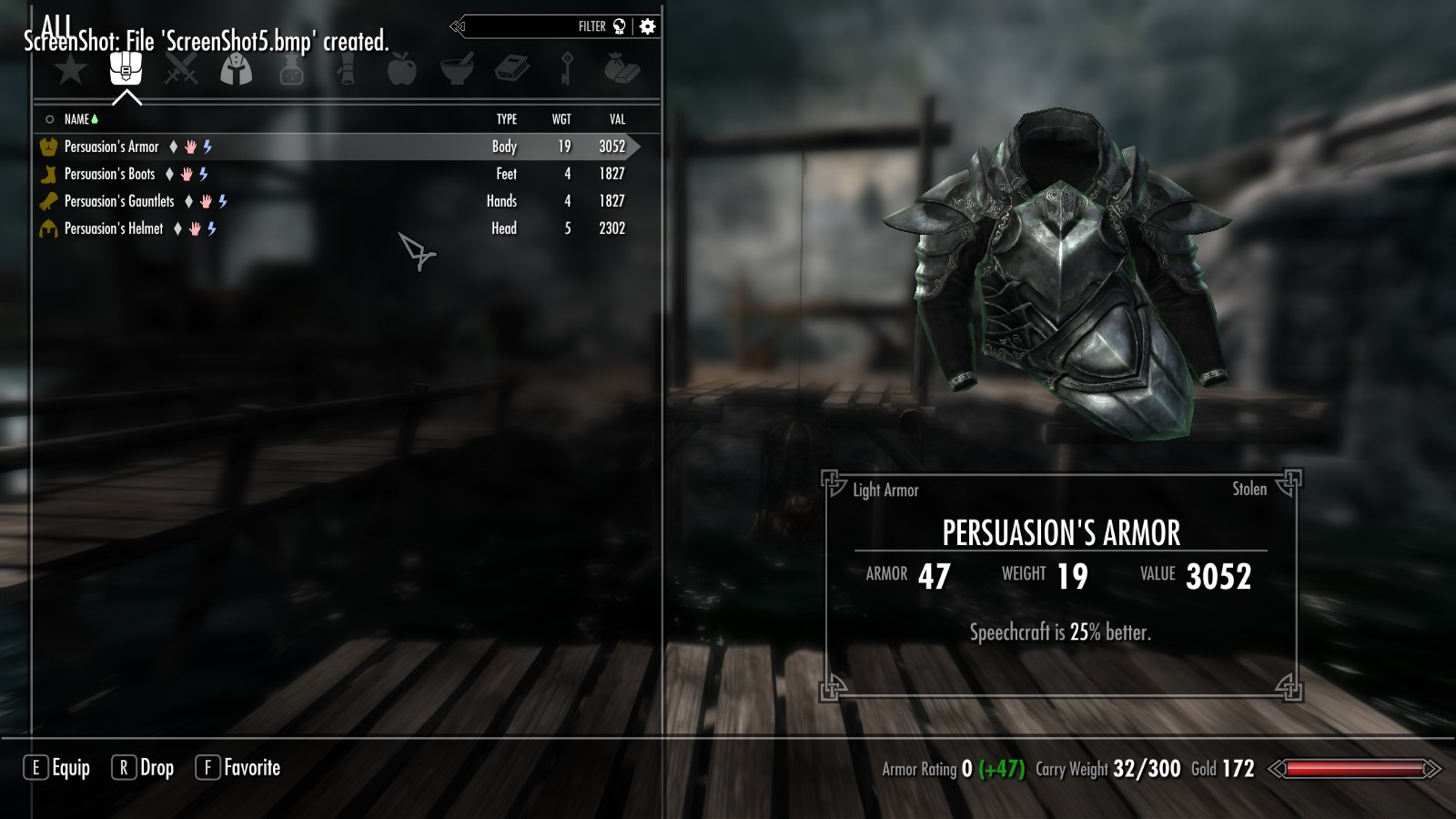Switch to the scrolls category
1456x819 pixels.
coord(347,69)
